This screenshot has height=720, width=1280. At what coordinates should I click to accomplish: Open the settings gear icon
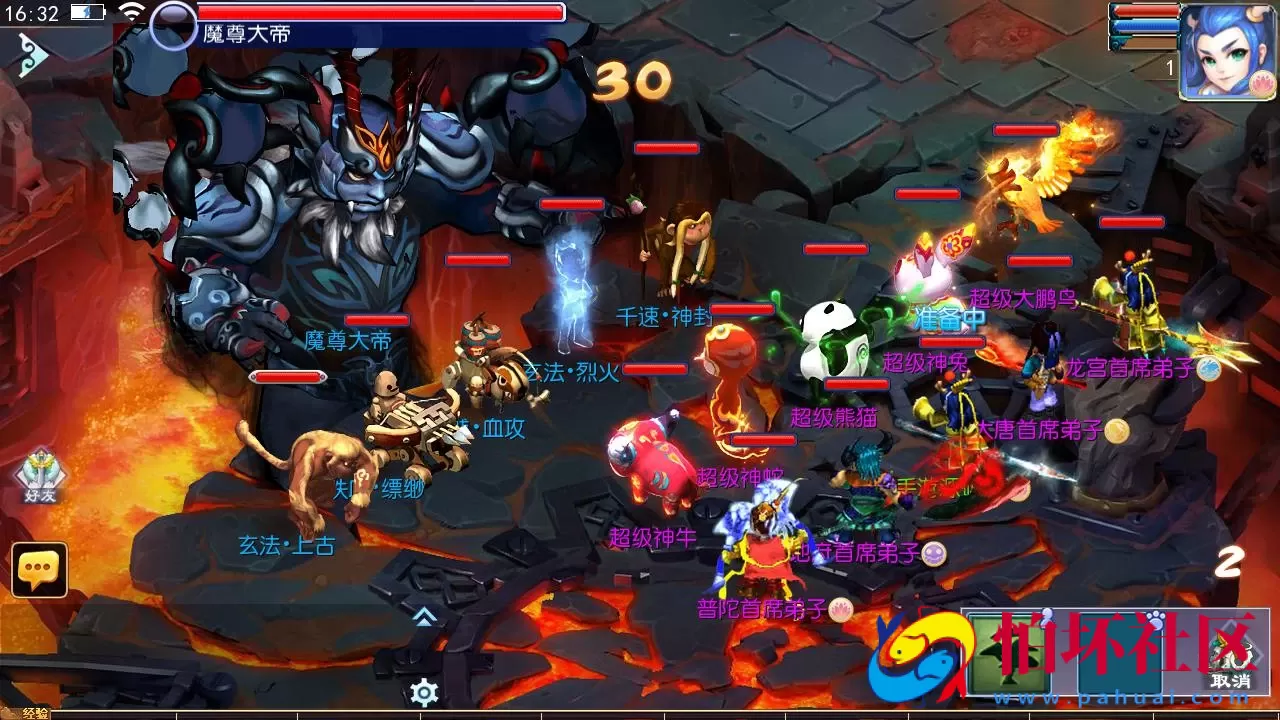[x=424, y=693]
